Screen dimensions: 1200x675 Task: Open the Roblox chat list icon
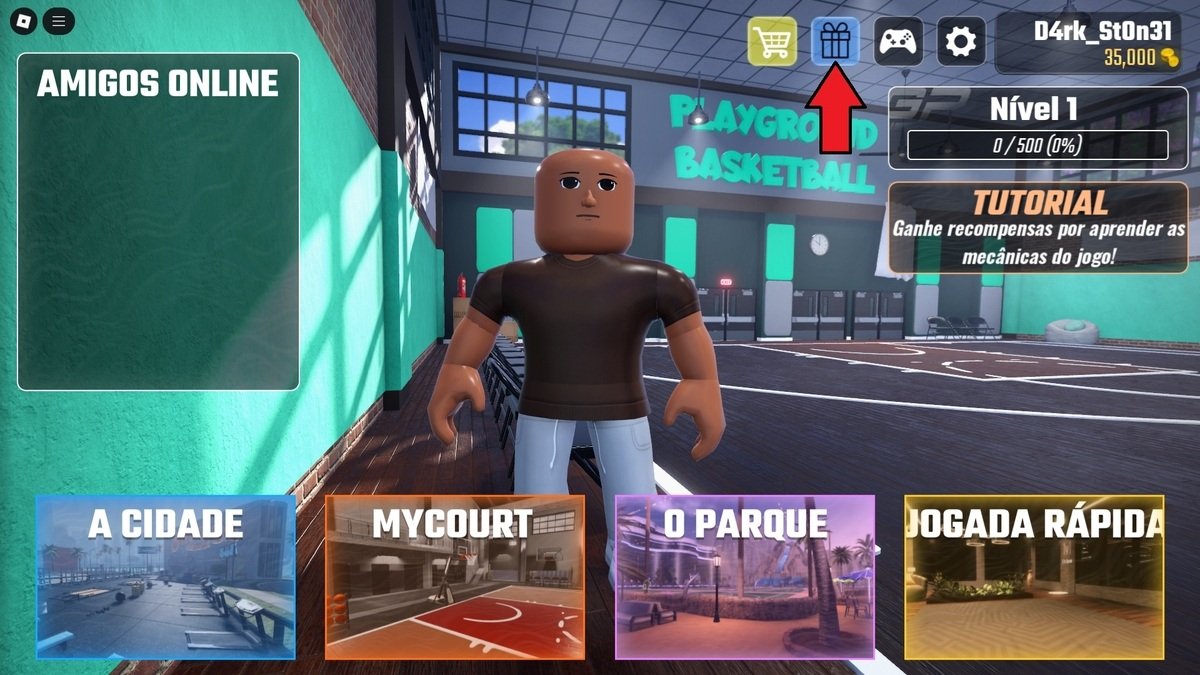(59, 20)
